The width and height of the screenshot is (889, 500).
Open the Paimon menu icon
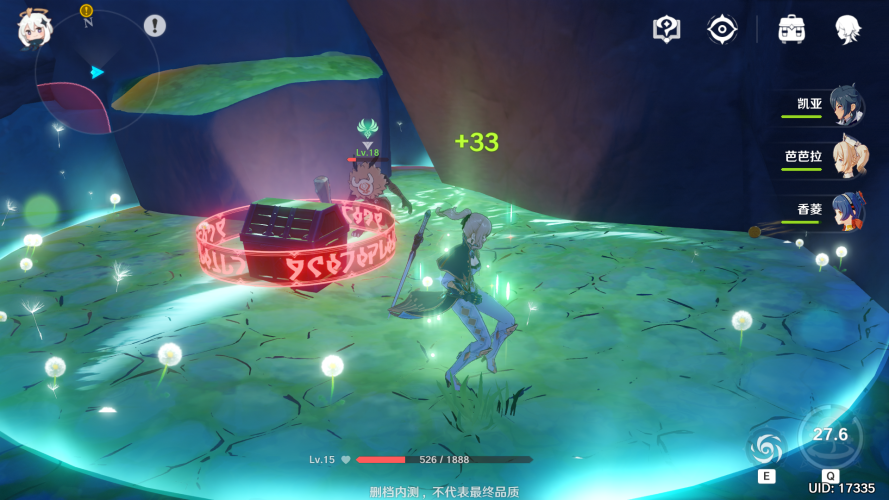(34, 29)
